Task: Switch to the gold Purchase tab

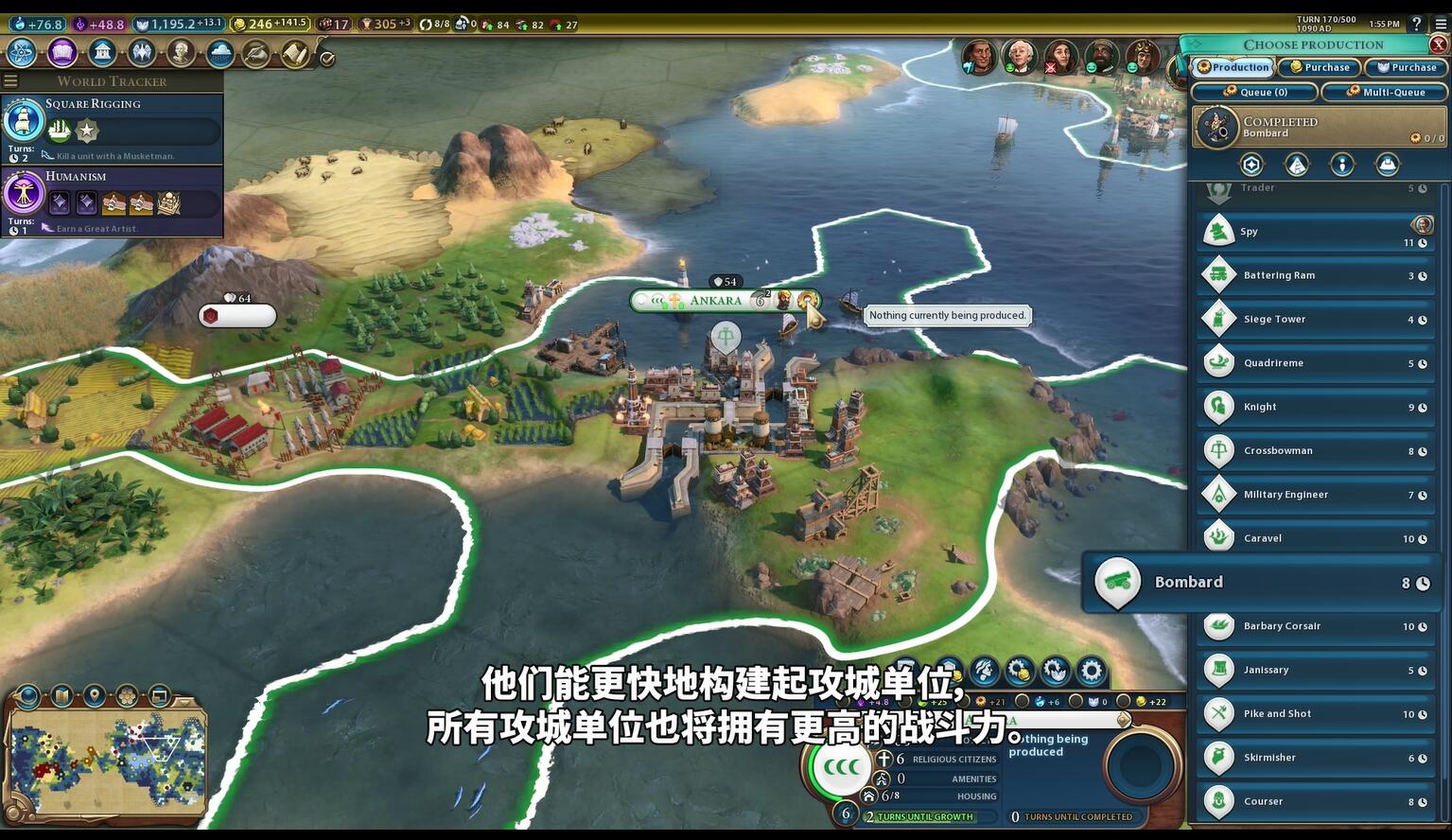Action: 1319,67
